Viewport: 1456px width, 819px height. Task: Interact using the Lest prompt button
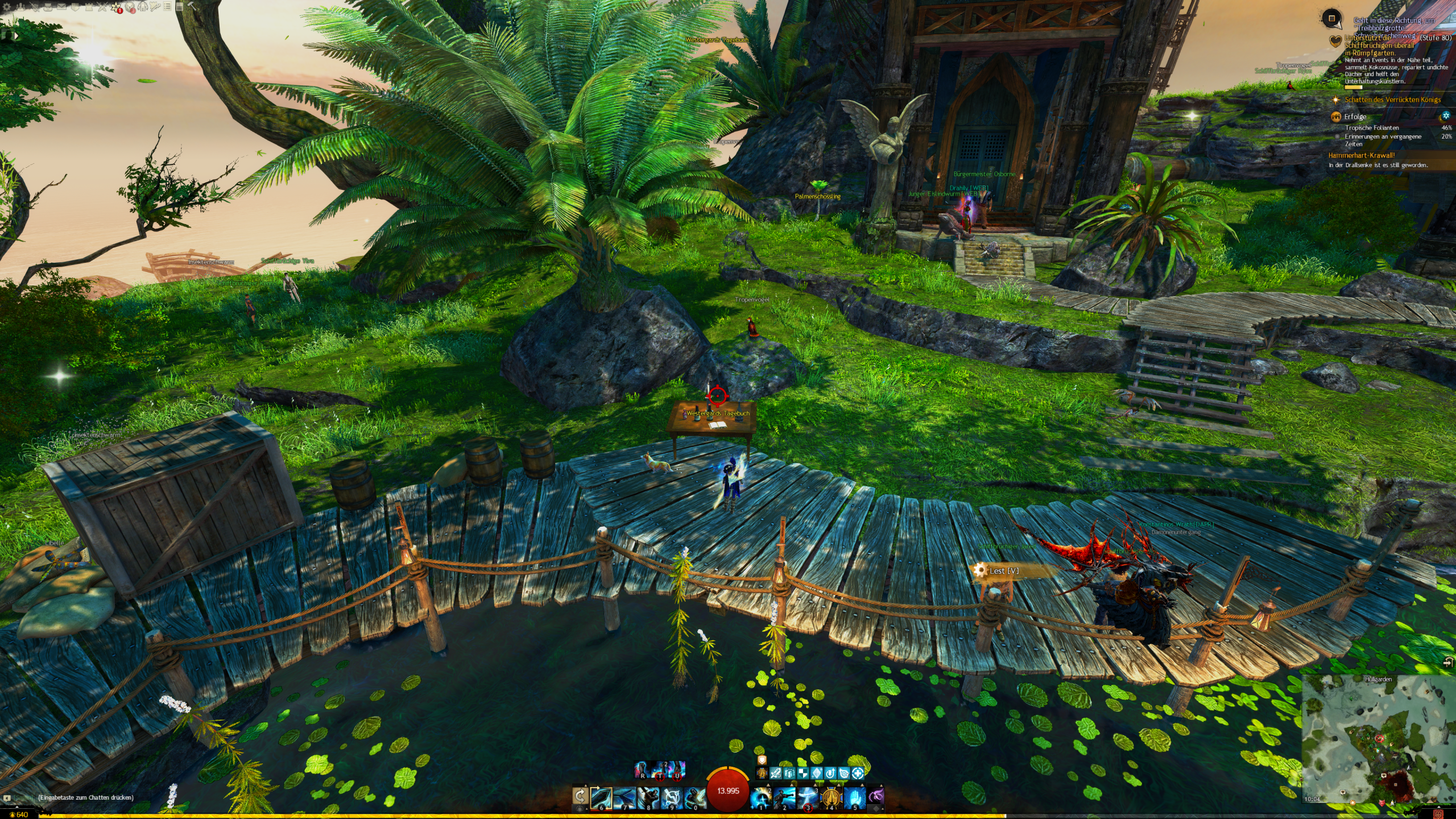click(1002, 570)
